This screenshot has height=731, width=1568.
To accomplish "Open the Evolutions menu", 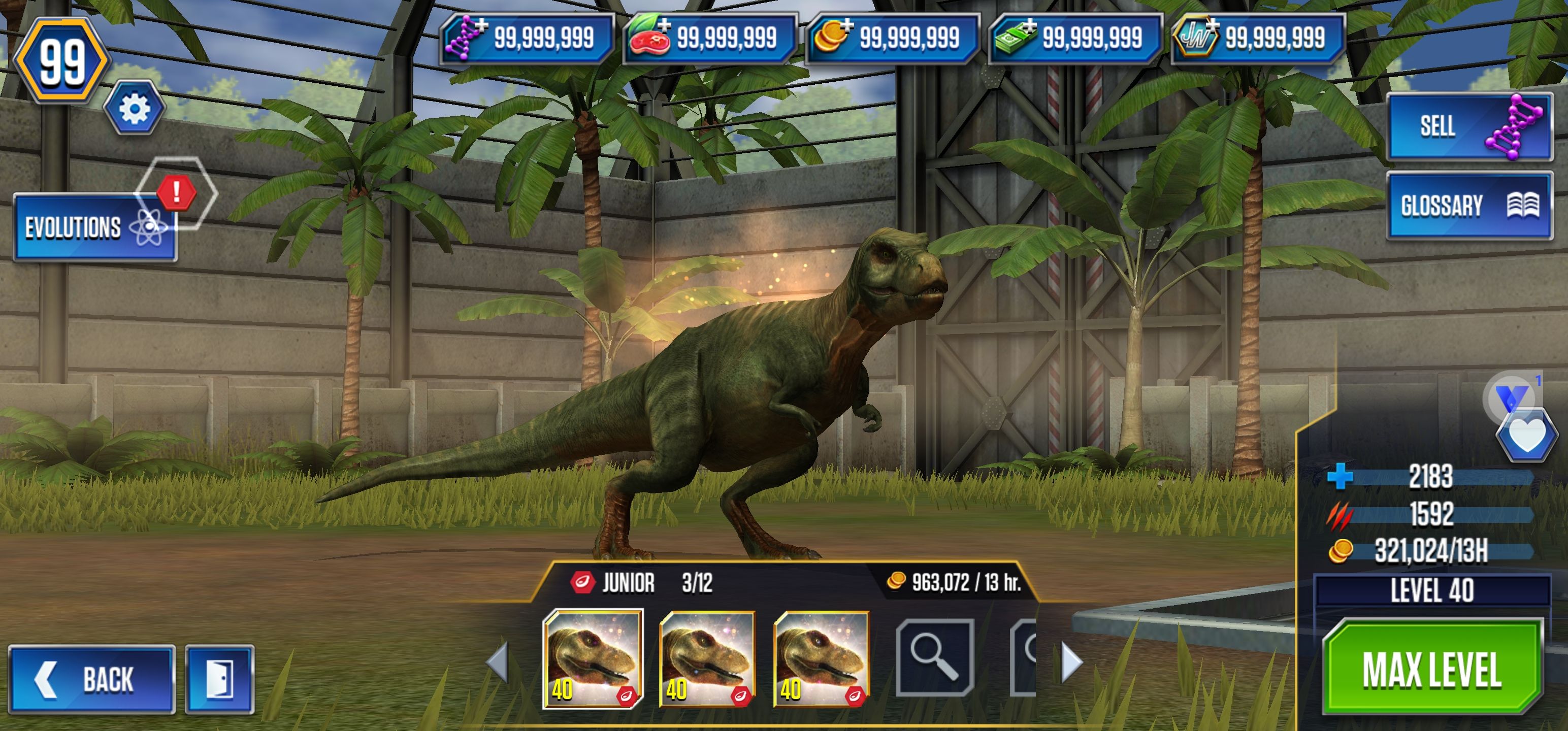I will pyautogui.click(x=95, y=227).
